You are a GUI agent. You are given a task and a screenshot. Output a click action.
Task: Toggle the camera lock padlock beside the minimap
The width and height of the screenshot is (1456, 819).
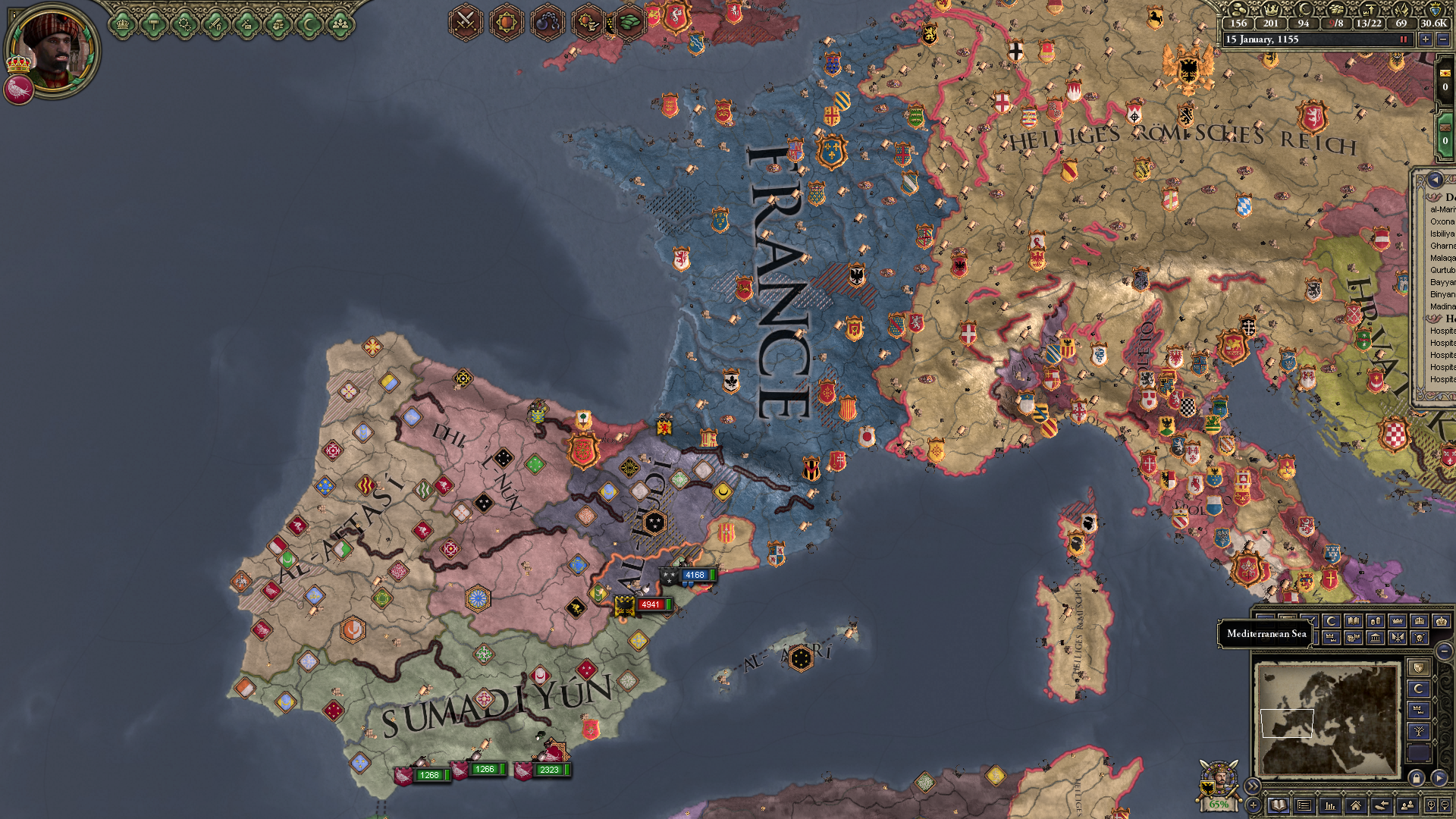pos(1417,778)
